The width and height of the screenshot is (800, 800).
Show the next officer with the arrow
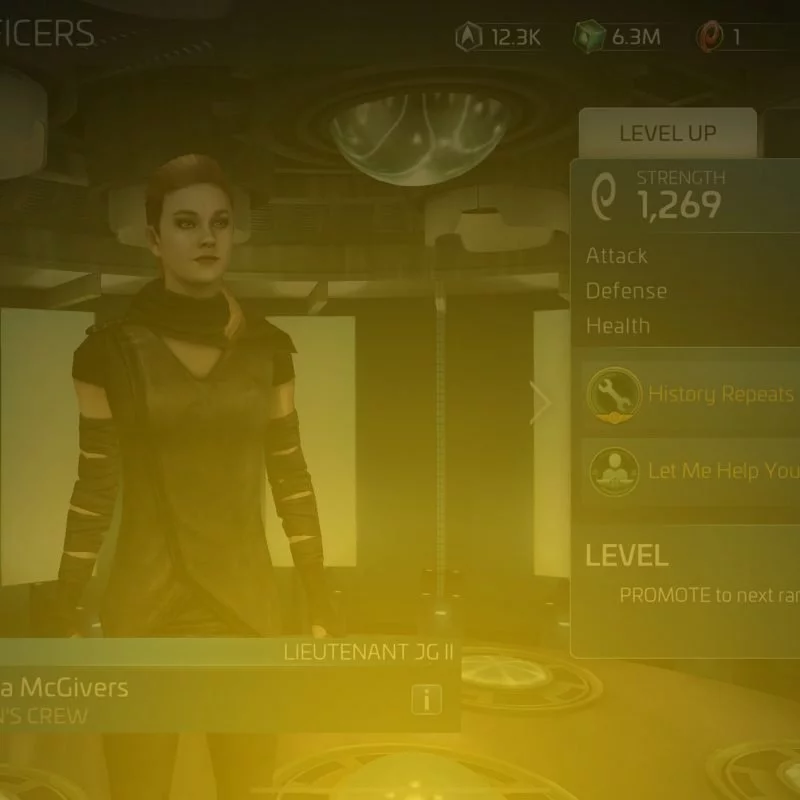point(541,404)
